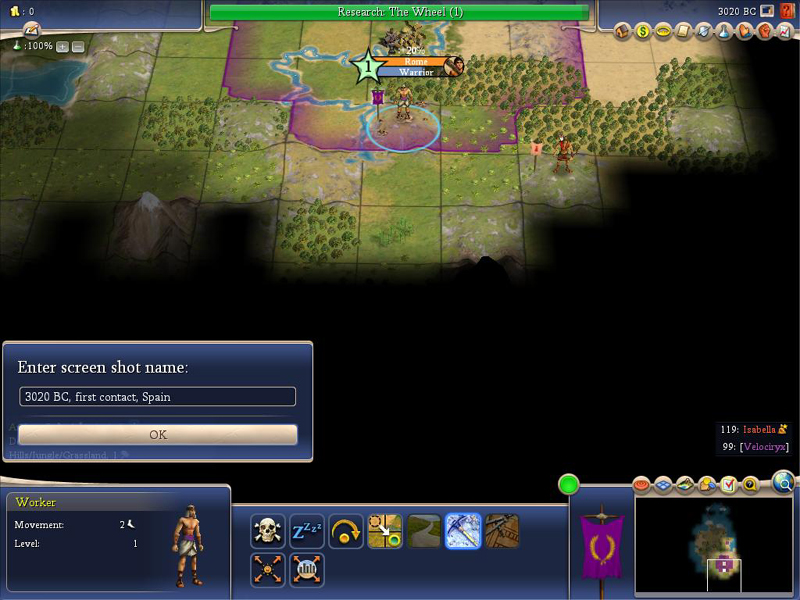
Task: Click the green end turn button
Action: click(x=569, y=485)
